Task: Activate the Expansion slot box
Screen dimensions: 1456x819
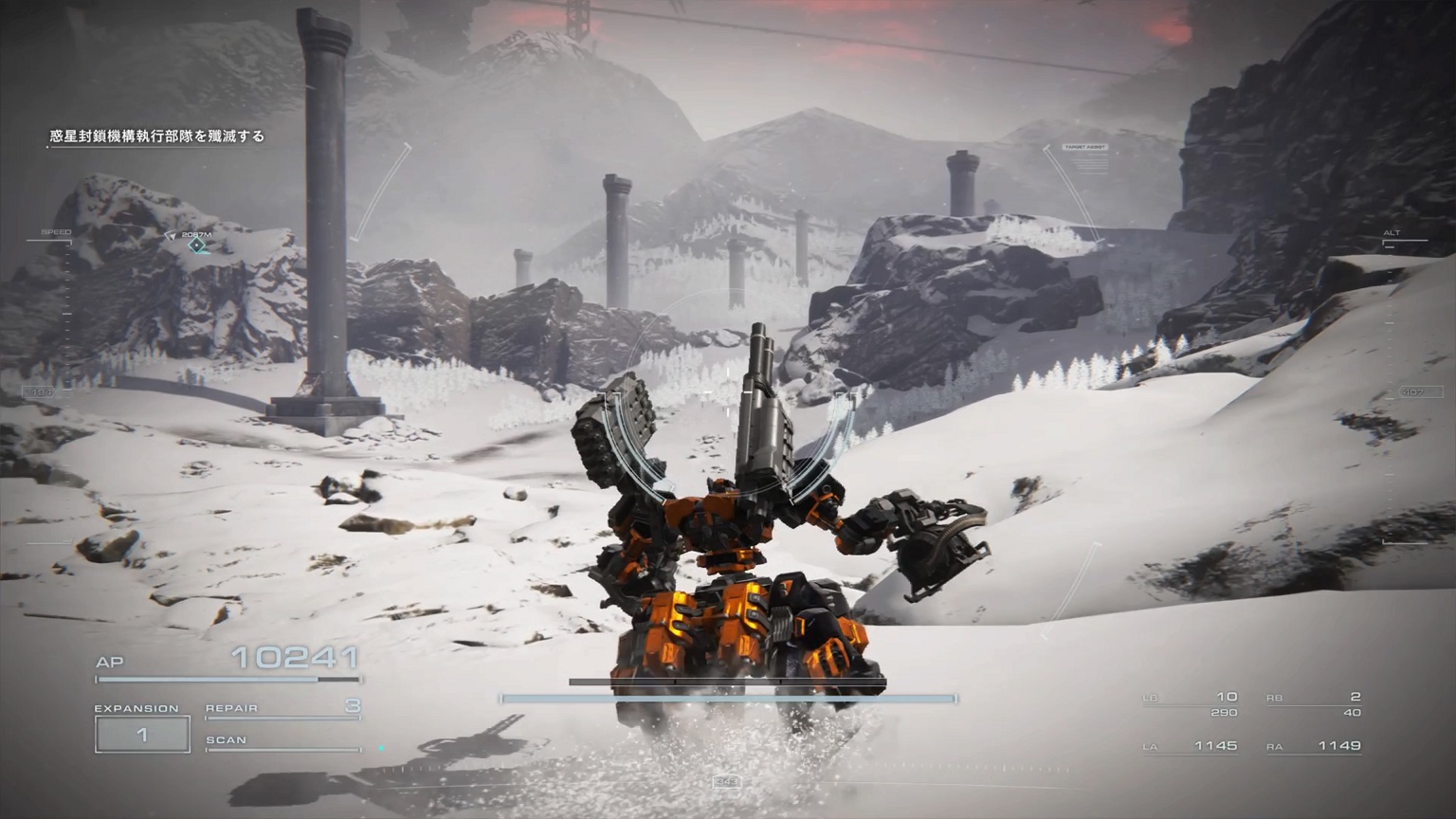Action: pyautogui.click(x=142, y=735)
